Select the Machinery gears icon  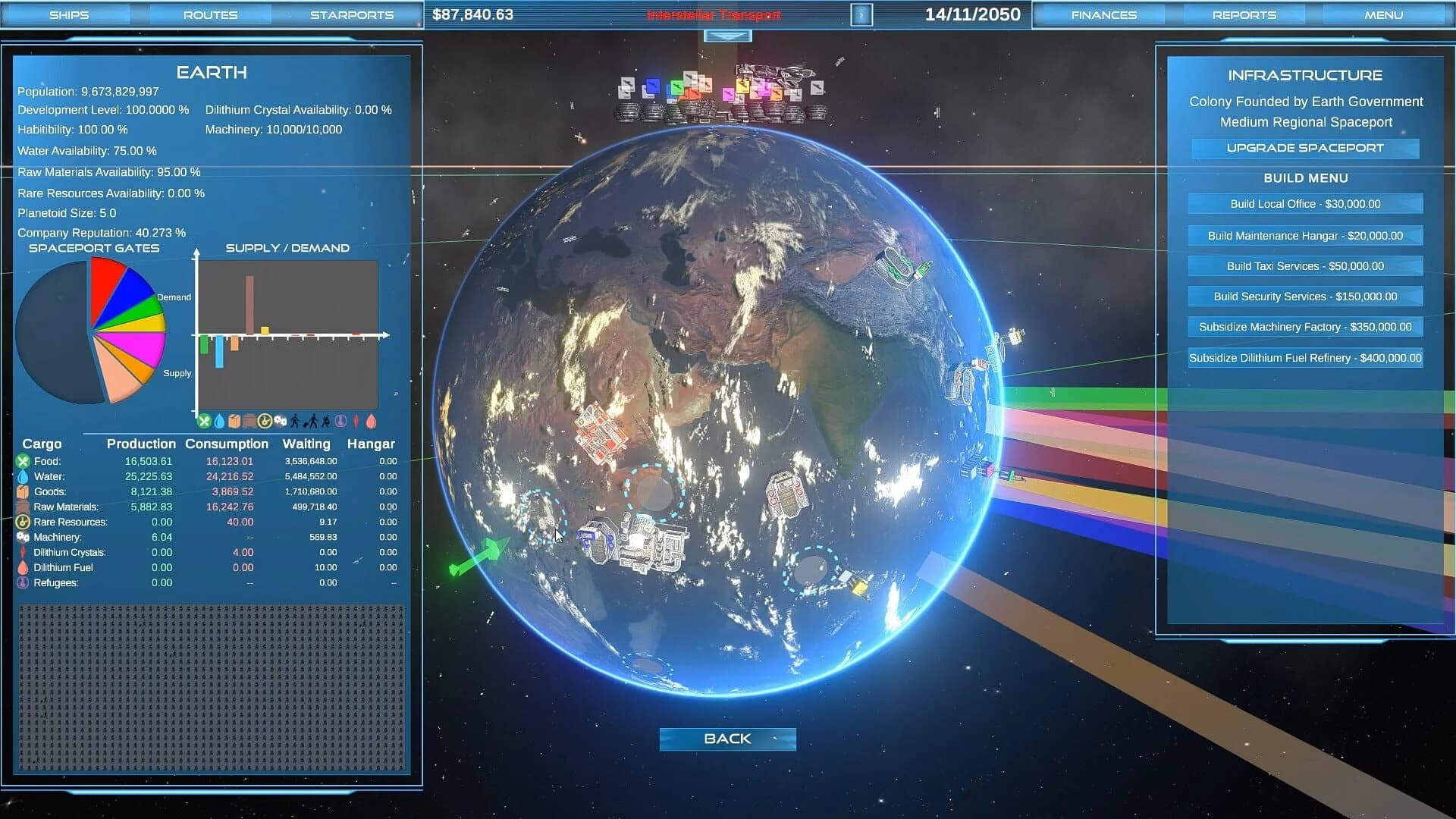coord(21,537)
